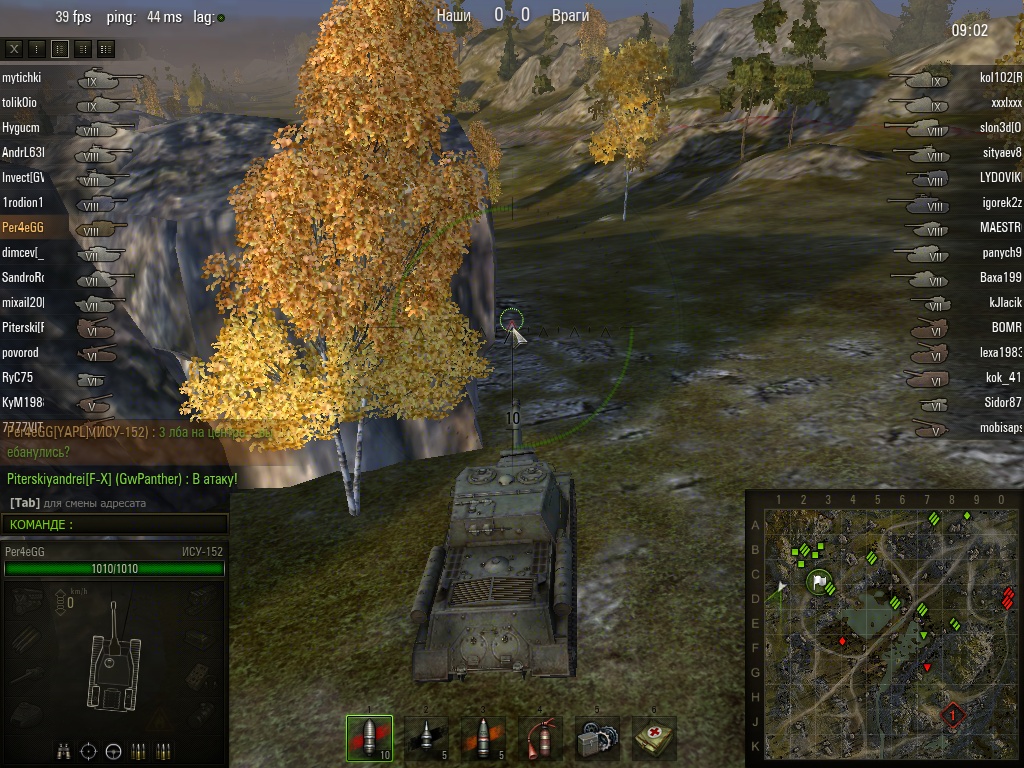Select the red numbered base marker on minimap
The width and height of the screenshot is (1024, 768).
952,715
